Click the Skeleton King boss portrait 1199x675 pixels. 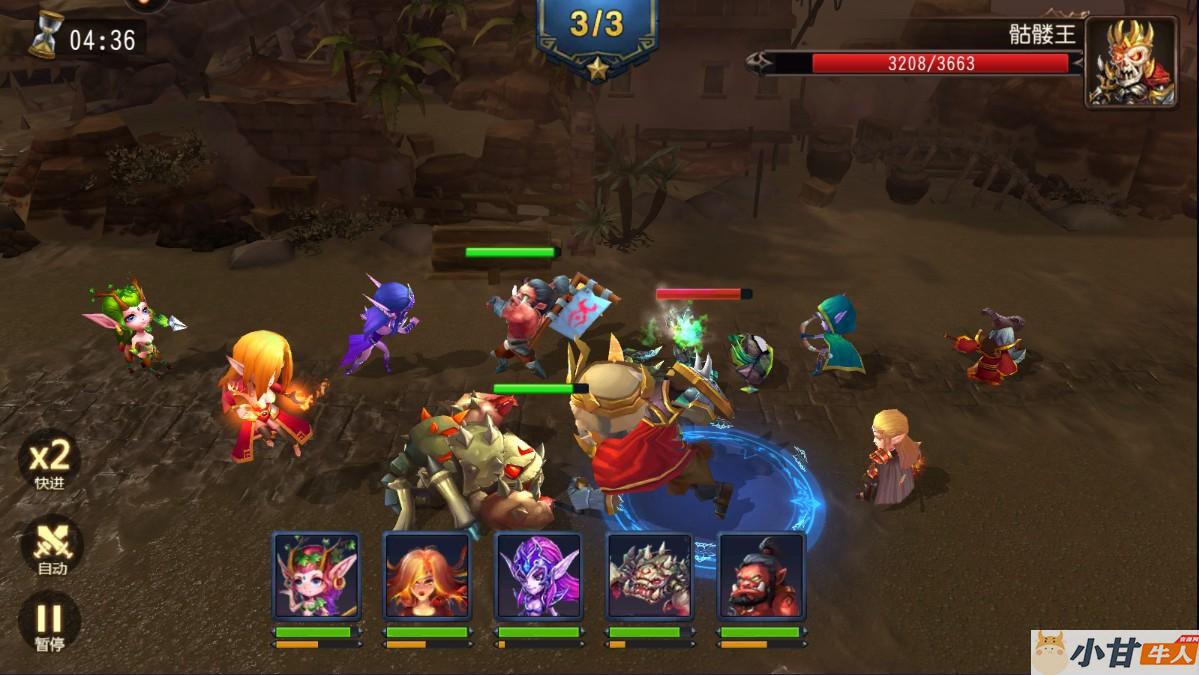pyautogui.click(x=1131, y=62)
